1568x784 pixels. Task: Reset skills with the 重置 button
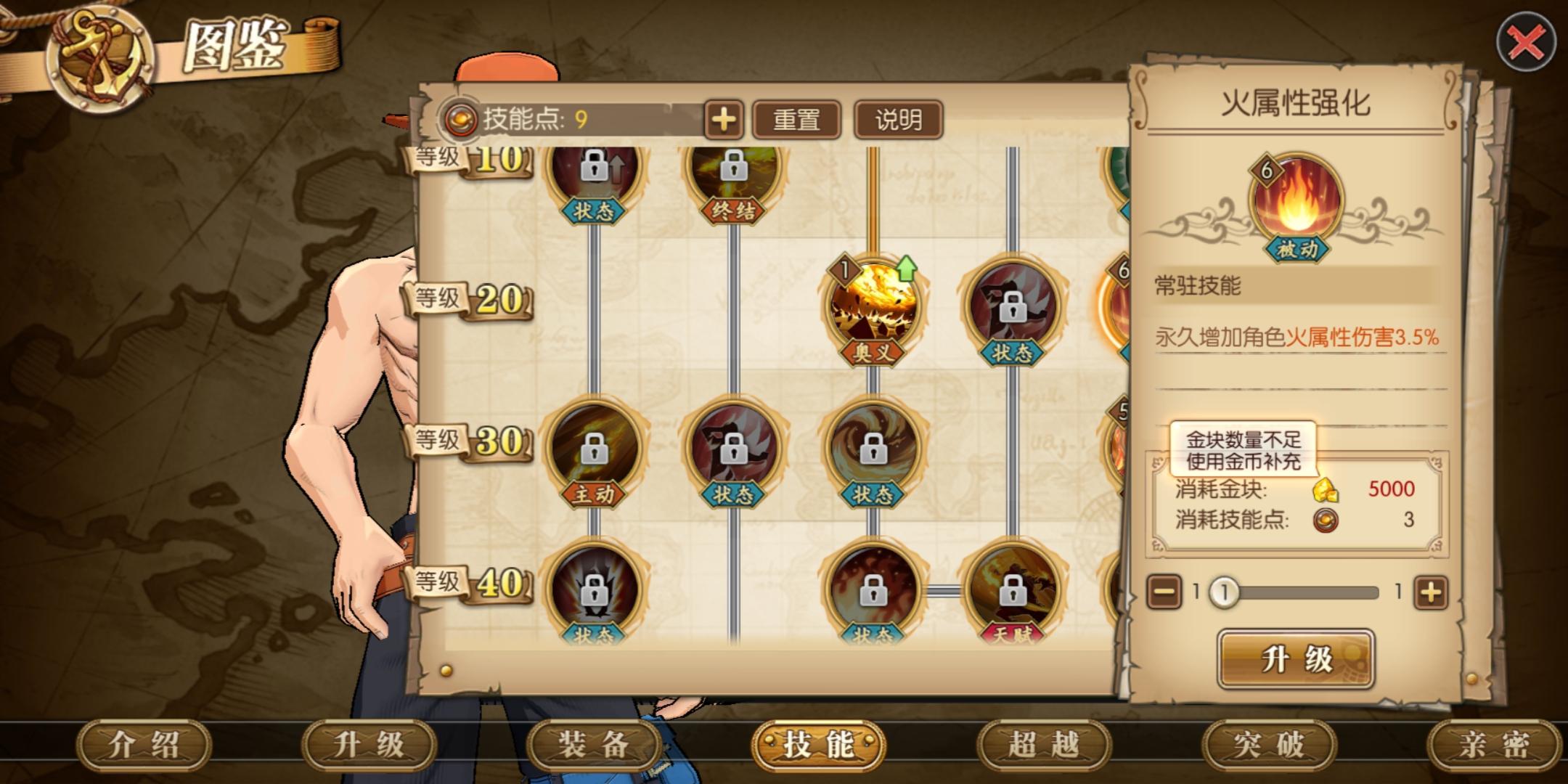(796, 120)
